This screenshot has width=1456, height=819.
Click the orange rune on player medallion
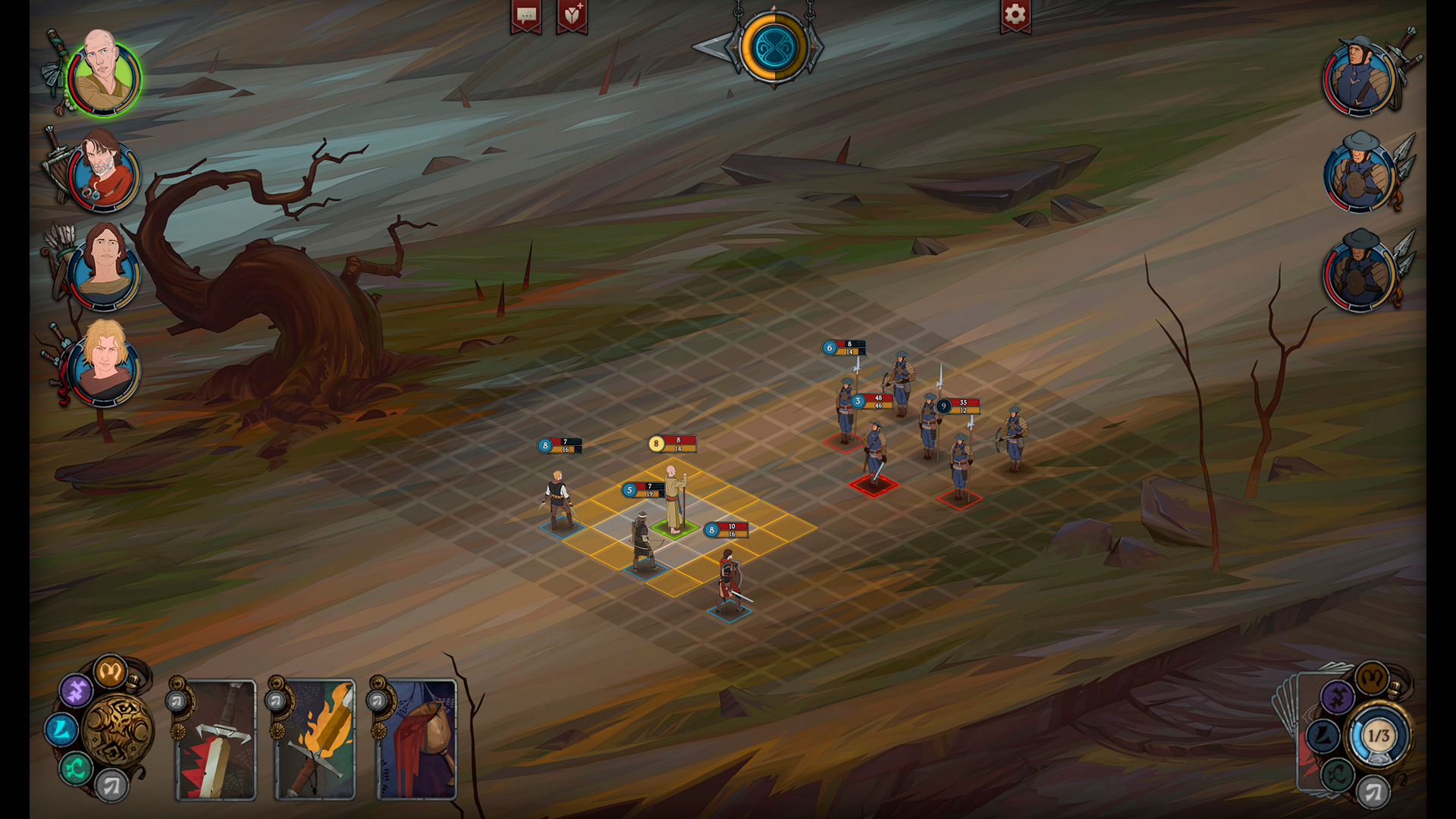(x=110, y=670)
